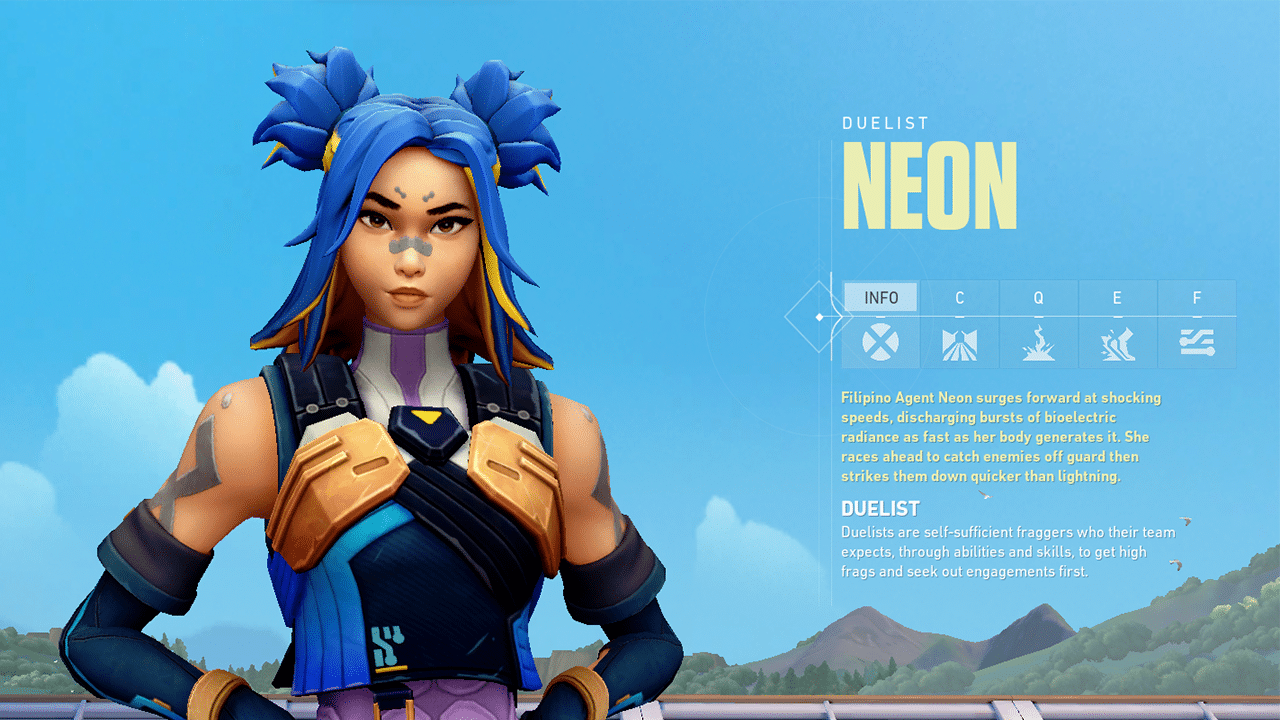This screenshot has width=1280, height=720.
Task: Open the C ability tab
Action: coord(959,297)
